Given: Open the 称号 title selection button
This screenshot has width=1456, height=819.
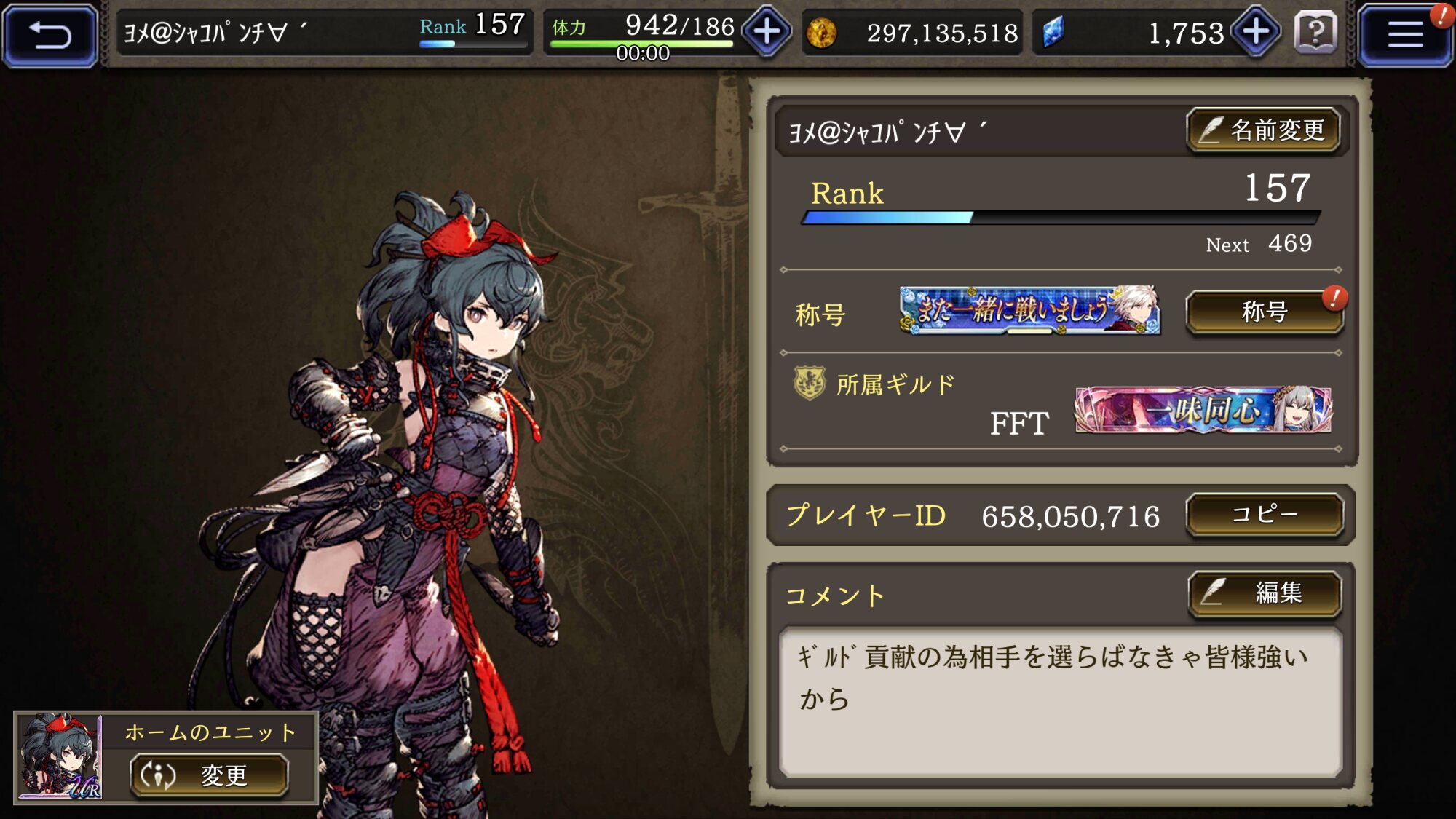Looking at the screenshot, I should pos(1264,312).
